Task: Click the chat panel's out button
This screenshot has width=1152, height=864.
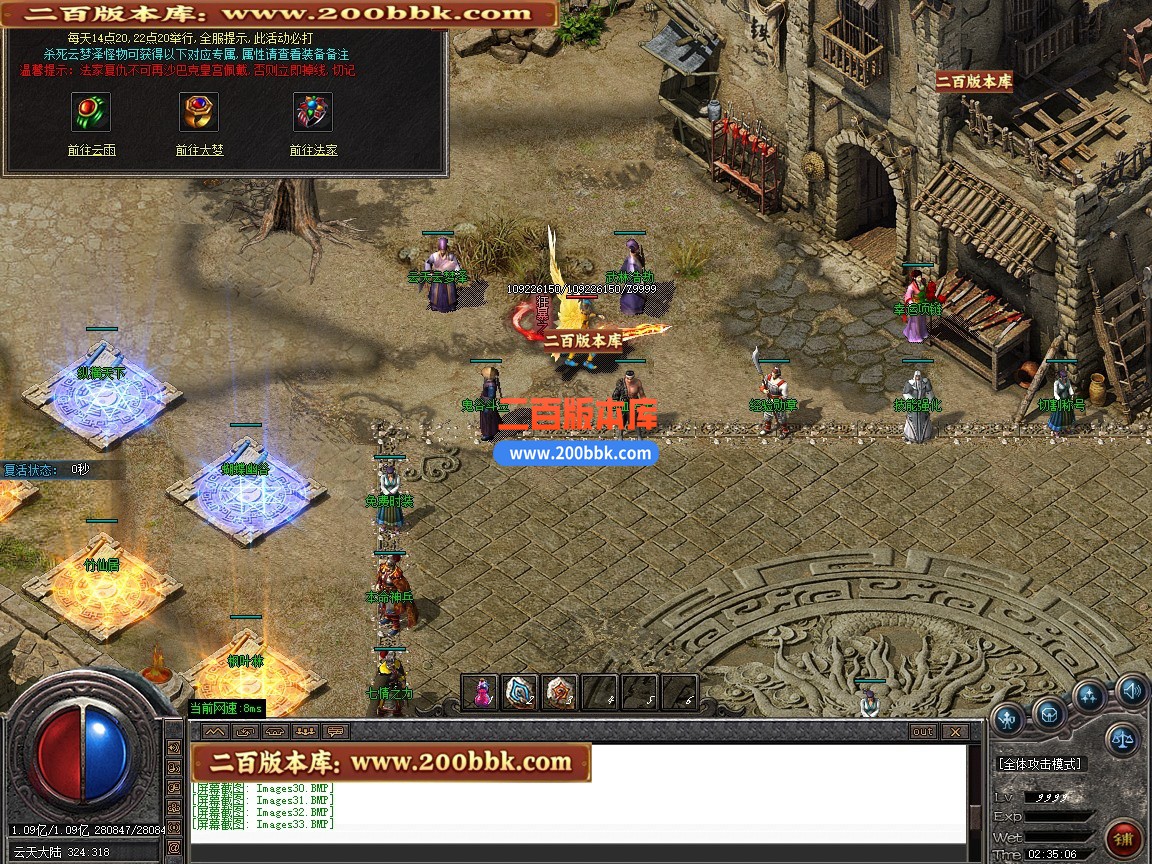Action: click(x=923, y=732)
